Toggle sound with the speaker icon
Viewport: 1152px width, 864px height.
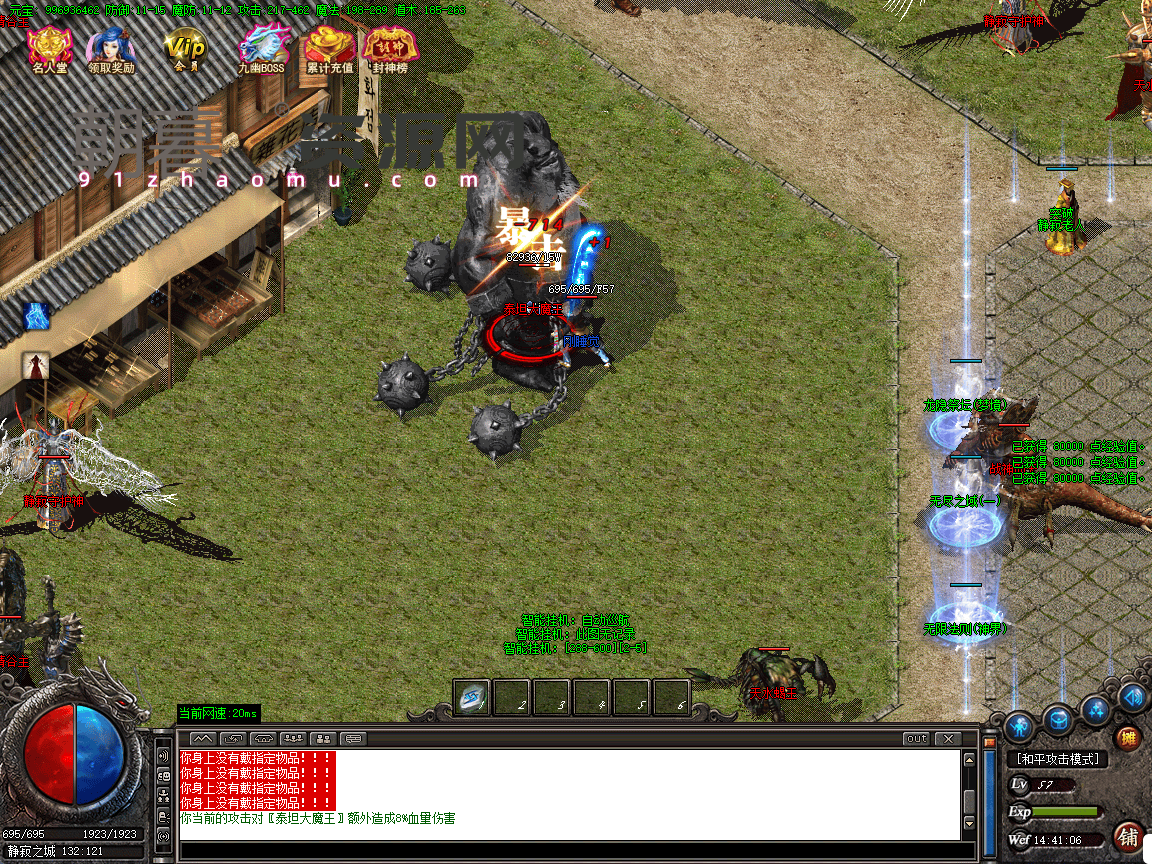tap(1133, 697)
